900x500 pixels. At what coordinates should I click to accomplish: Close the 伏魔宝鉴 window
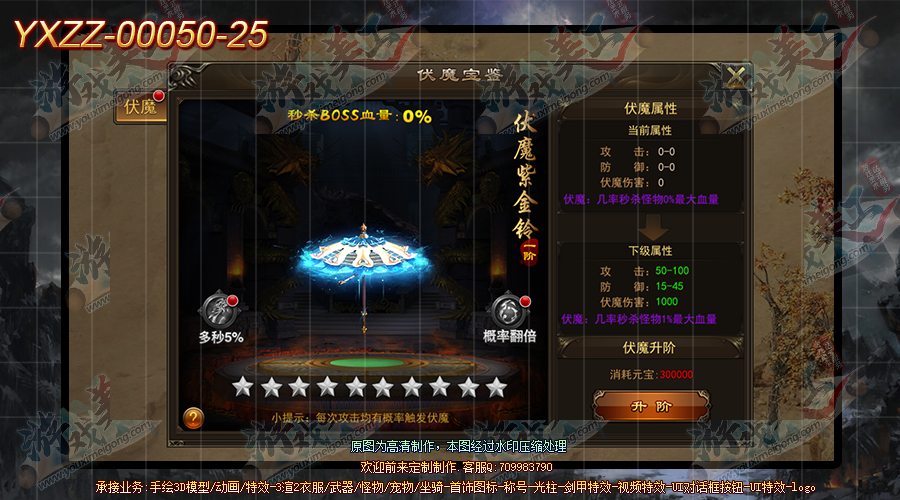tap(736, 77)
